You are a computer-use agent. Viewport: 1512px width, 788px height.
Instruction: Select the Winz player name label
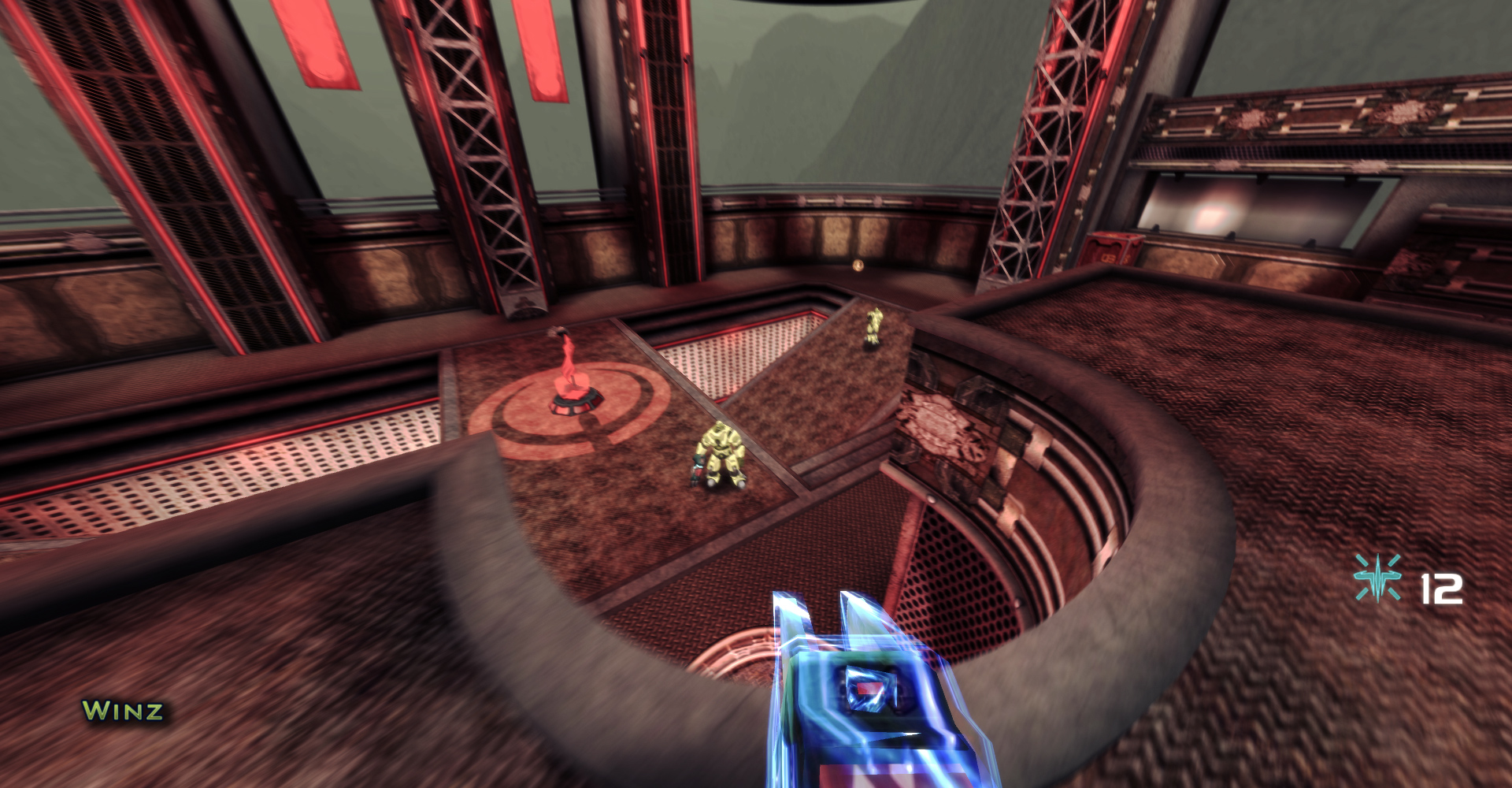click(x=123, y=711)
